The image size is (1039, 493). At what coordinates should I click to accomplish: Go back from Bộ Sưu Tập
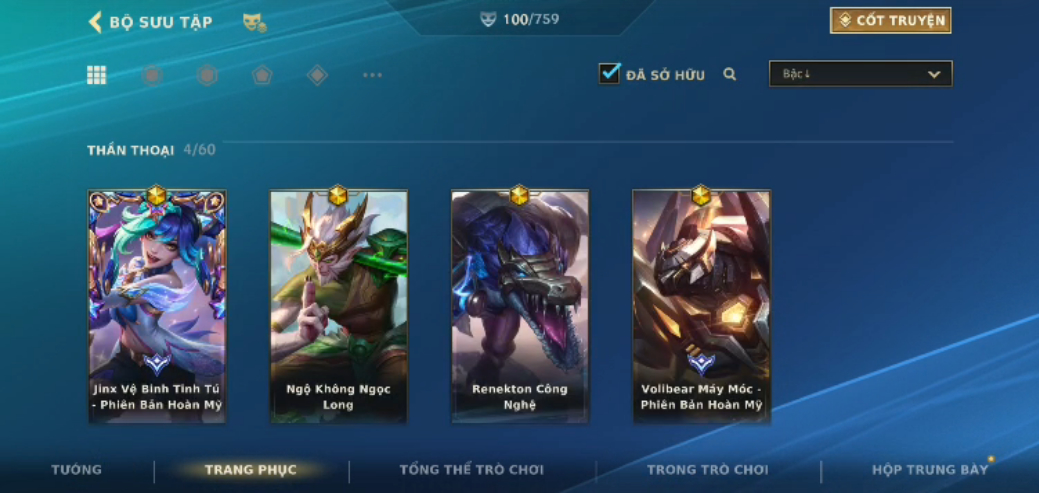96,22
